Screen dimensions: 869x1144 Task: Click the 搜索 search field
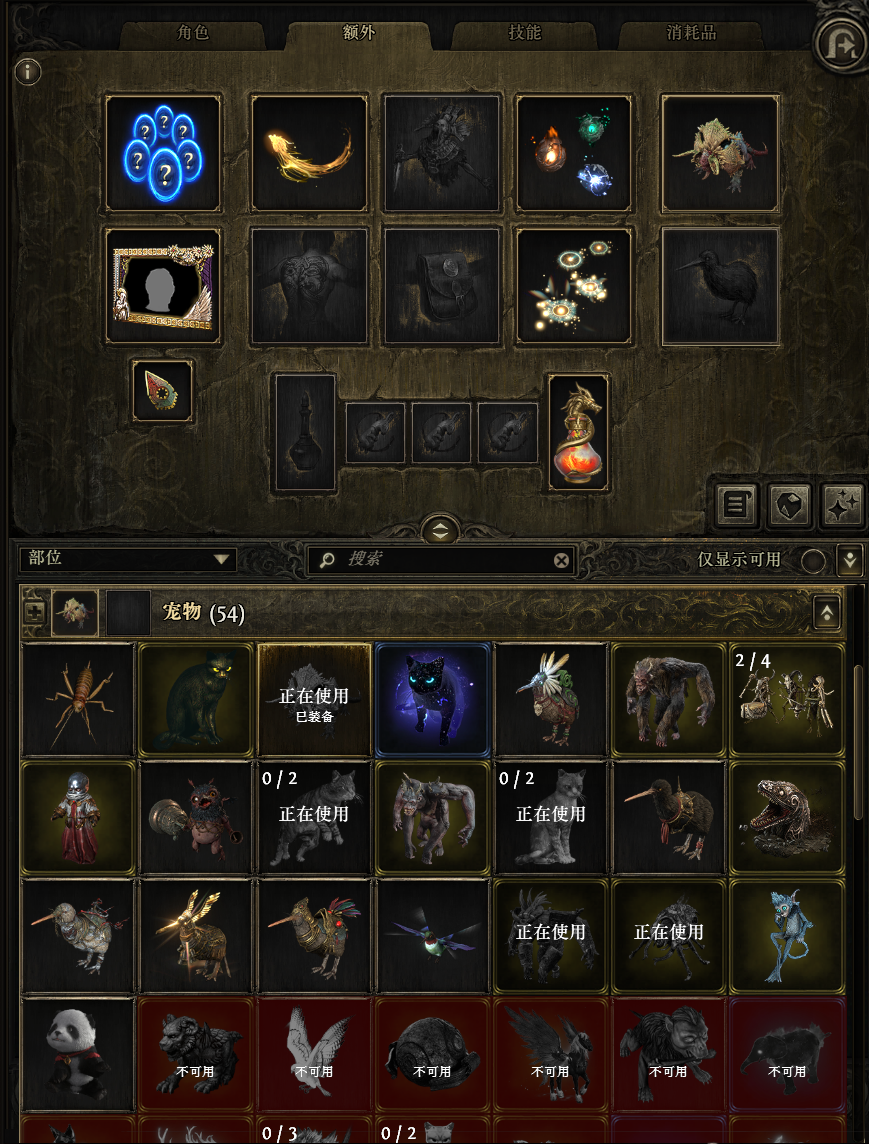440,560
